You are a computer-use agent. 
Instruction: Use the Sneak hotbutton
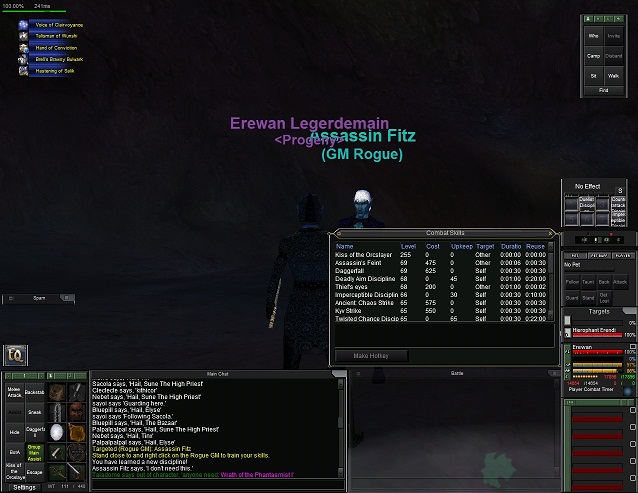point(34,411)
